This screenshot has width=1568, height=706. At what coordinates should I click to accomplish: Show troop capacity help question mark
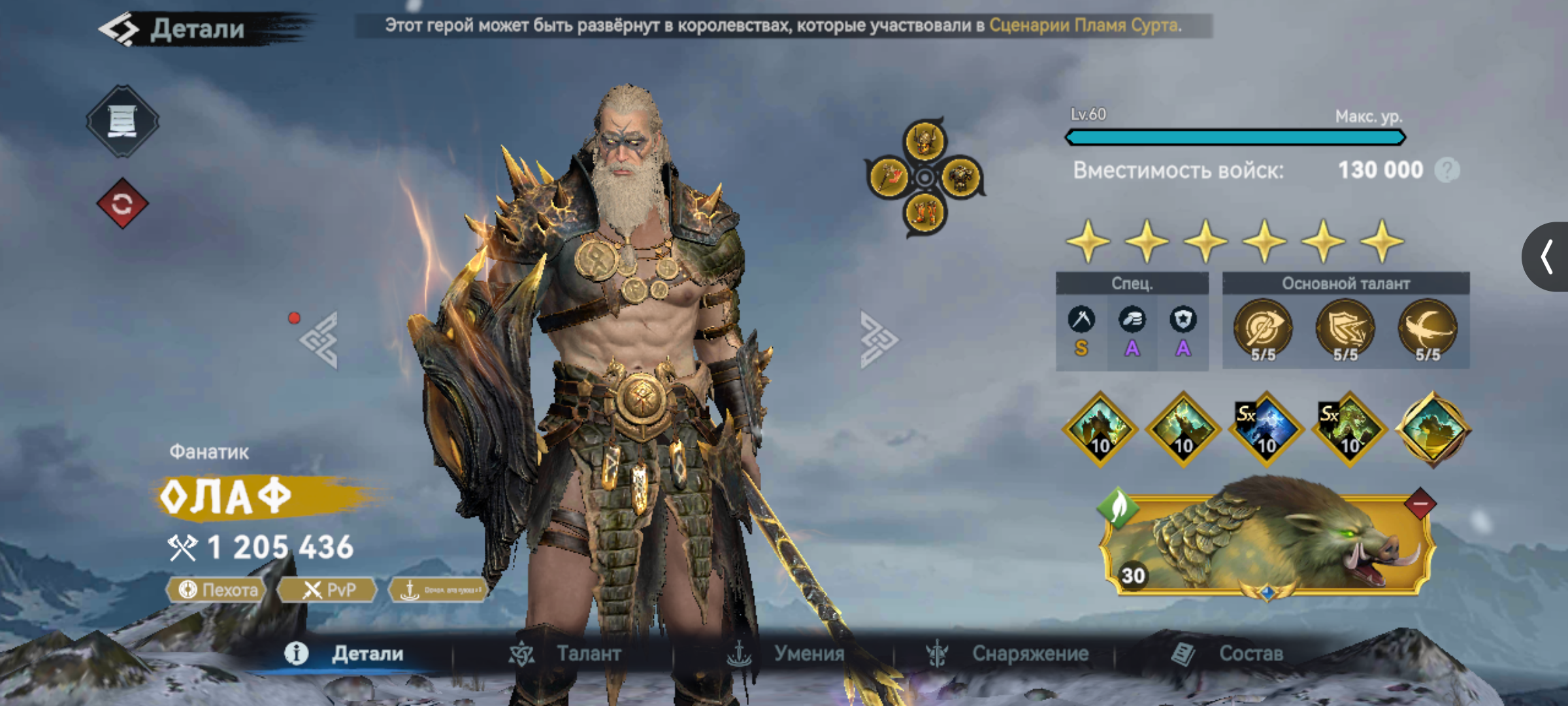[x=1446, y=171]
